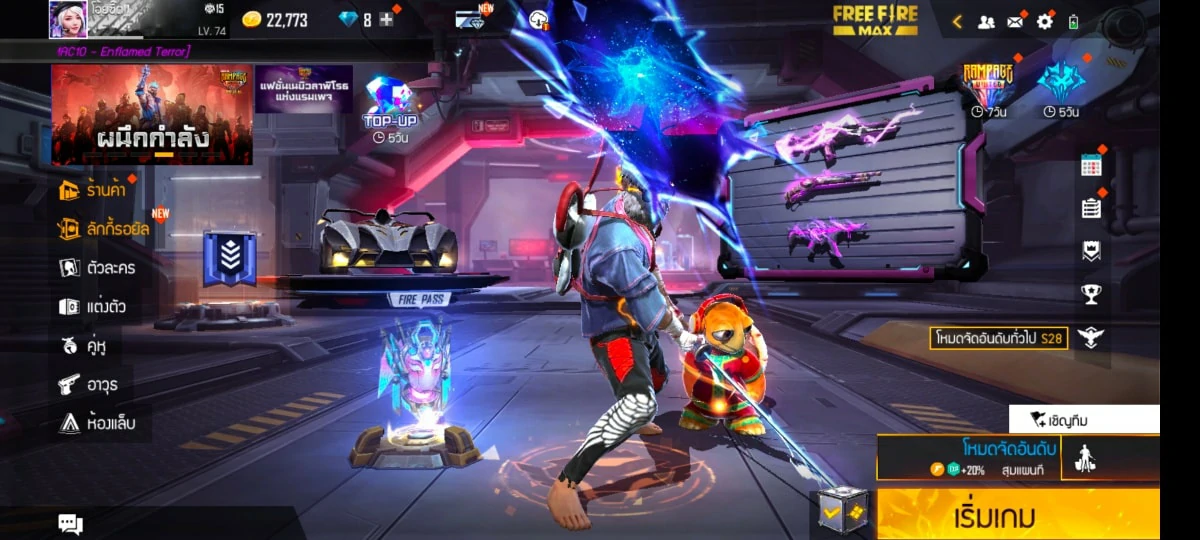Open the chat speech bubble
Image resolution: width=1200 pixels, height=540 pixels.
(x=70, y=523)
